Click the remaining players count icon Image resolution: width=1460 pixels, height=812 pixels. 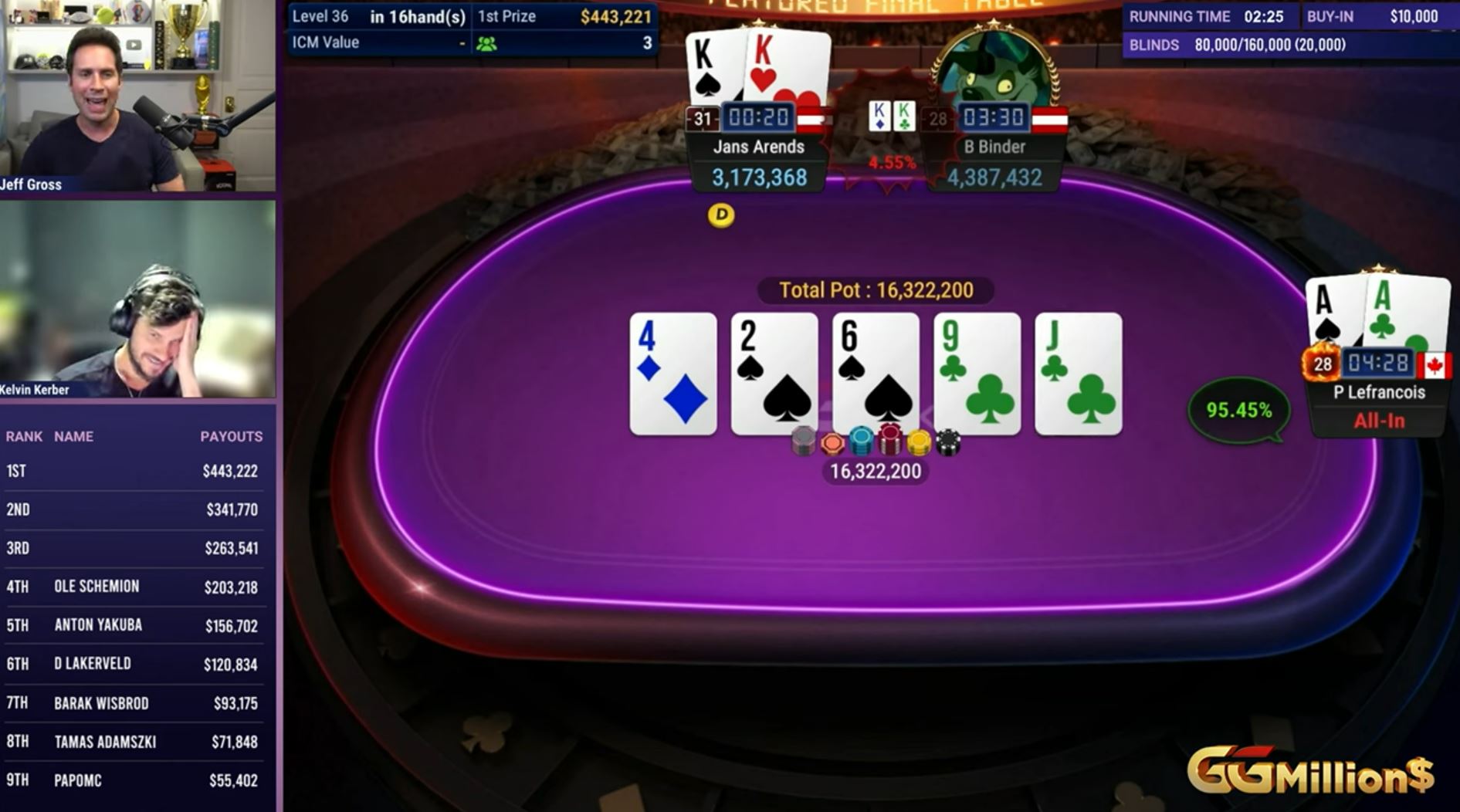click(486, 44)
